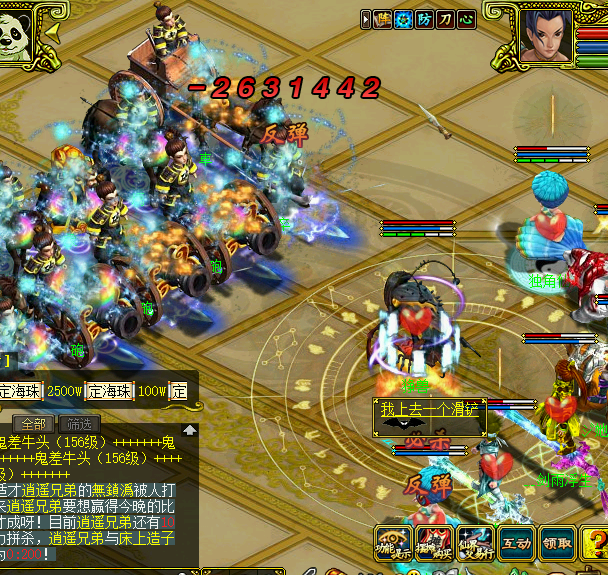
Task: Select the 防 defense status icon
Action: click(x=425, y=19)
